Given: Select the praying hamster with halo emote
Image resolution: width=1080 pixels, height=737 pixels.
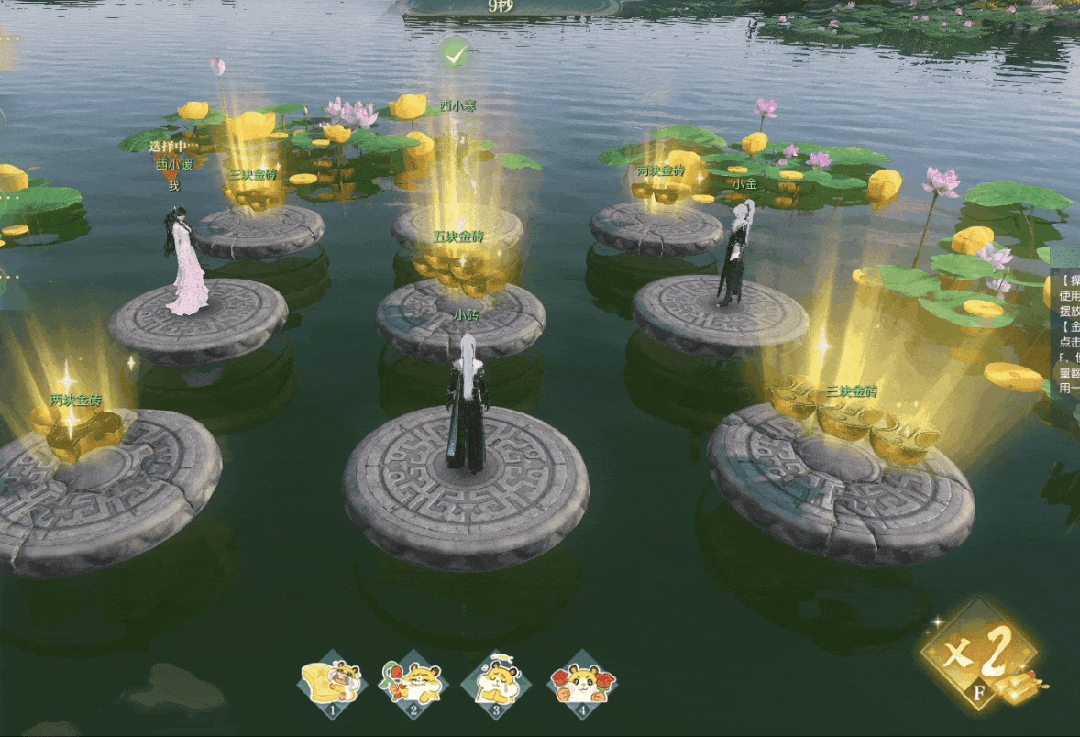Looking at the screenshot, I should coord(496,683).
